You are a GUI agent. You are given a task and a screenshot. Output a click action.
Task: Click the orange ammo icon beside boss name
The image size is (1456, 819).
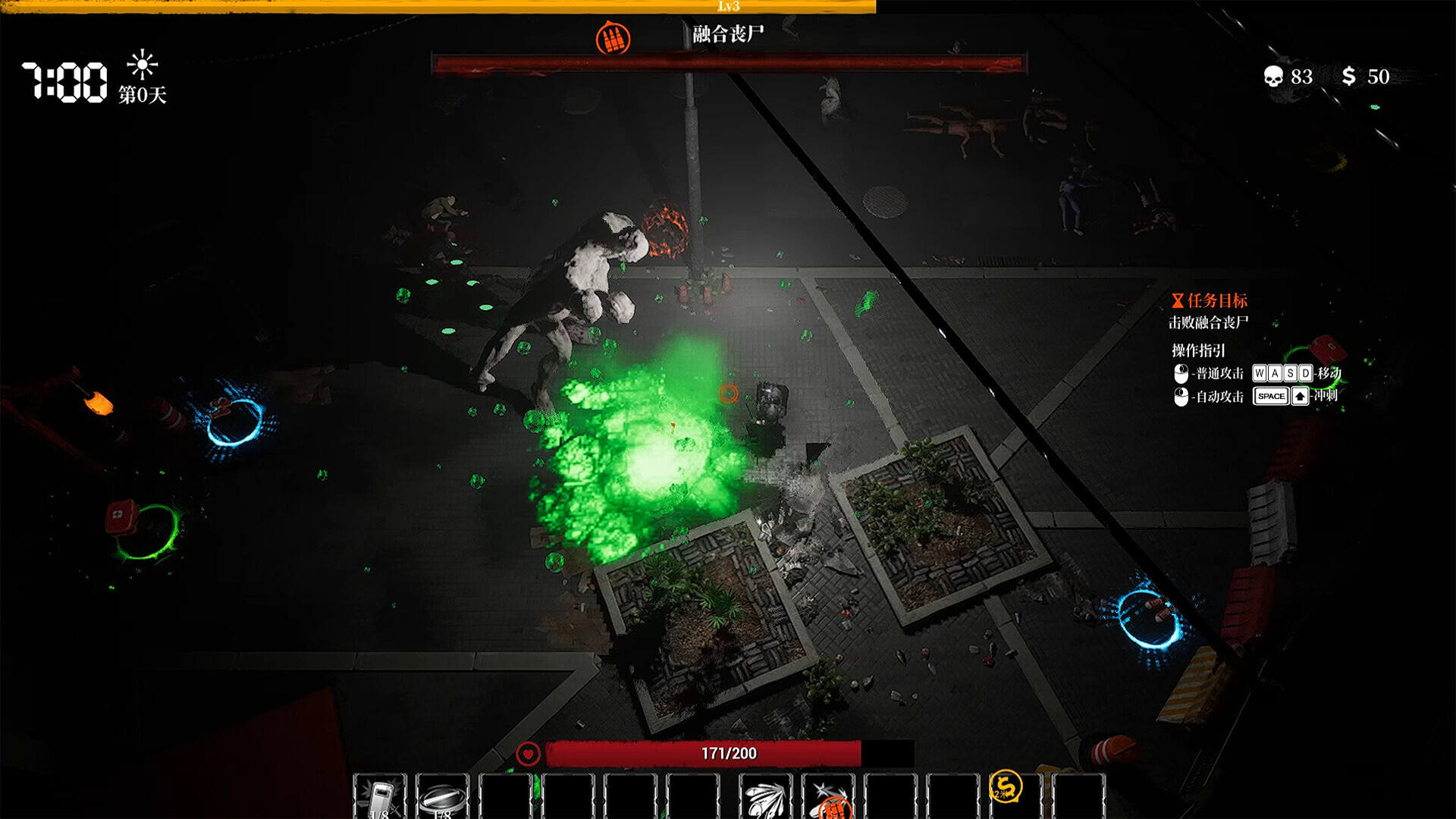click(613, 38)
